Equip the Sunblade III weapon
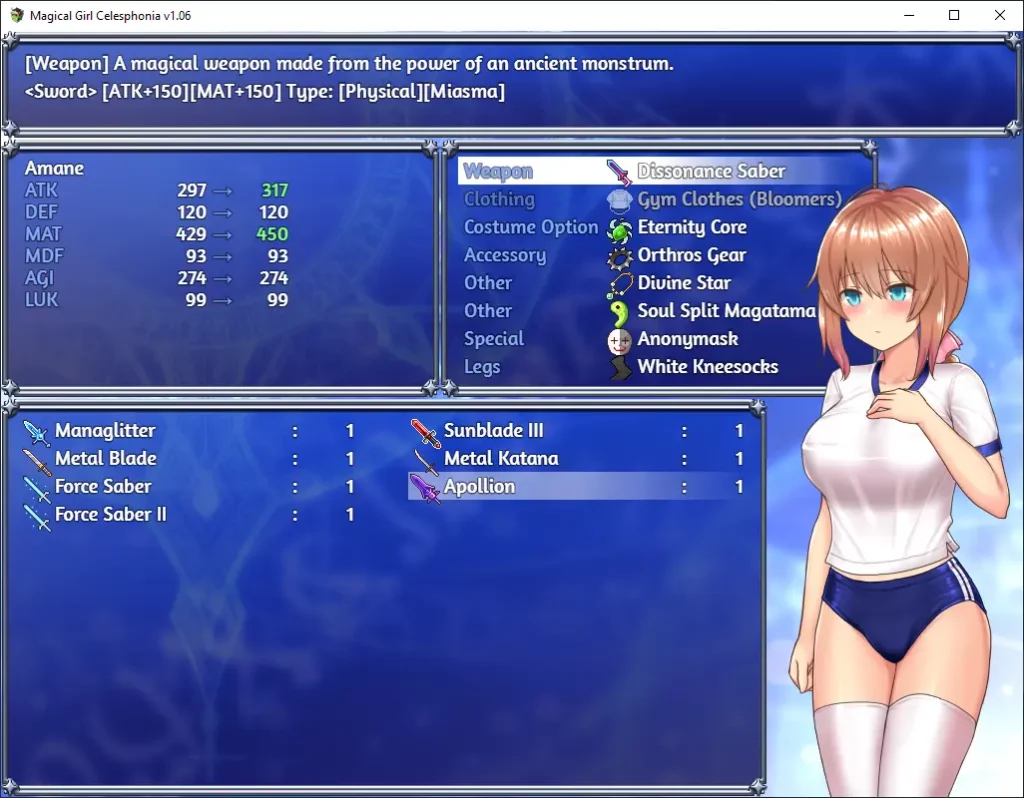Screen dimensions: 1024x798 point(578,431)
